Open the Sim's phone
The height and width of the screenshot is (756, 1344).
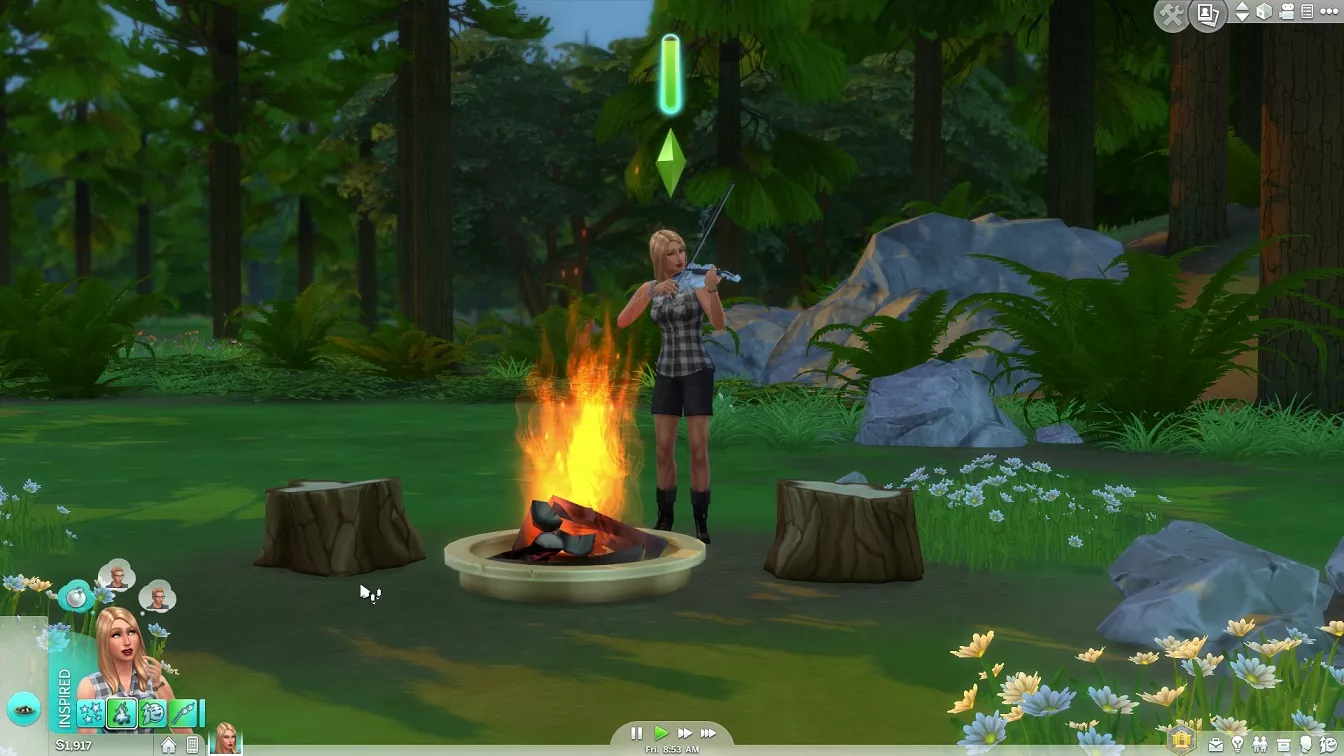(193, 745)
